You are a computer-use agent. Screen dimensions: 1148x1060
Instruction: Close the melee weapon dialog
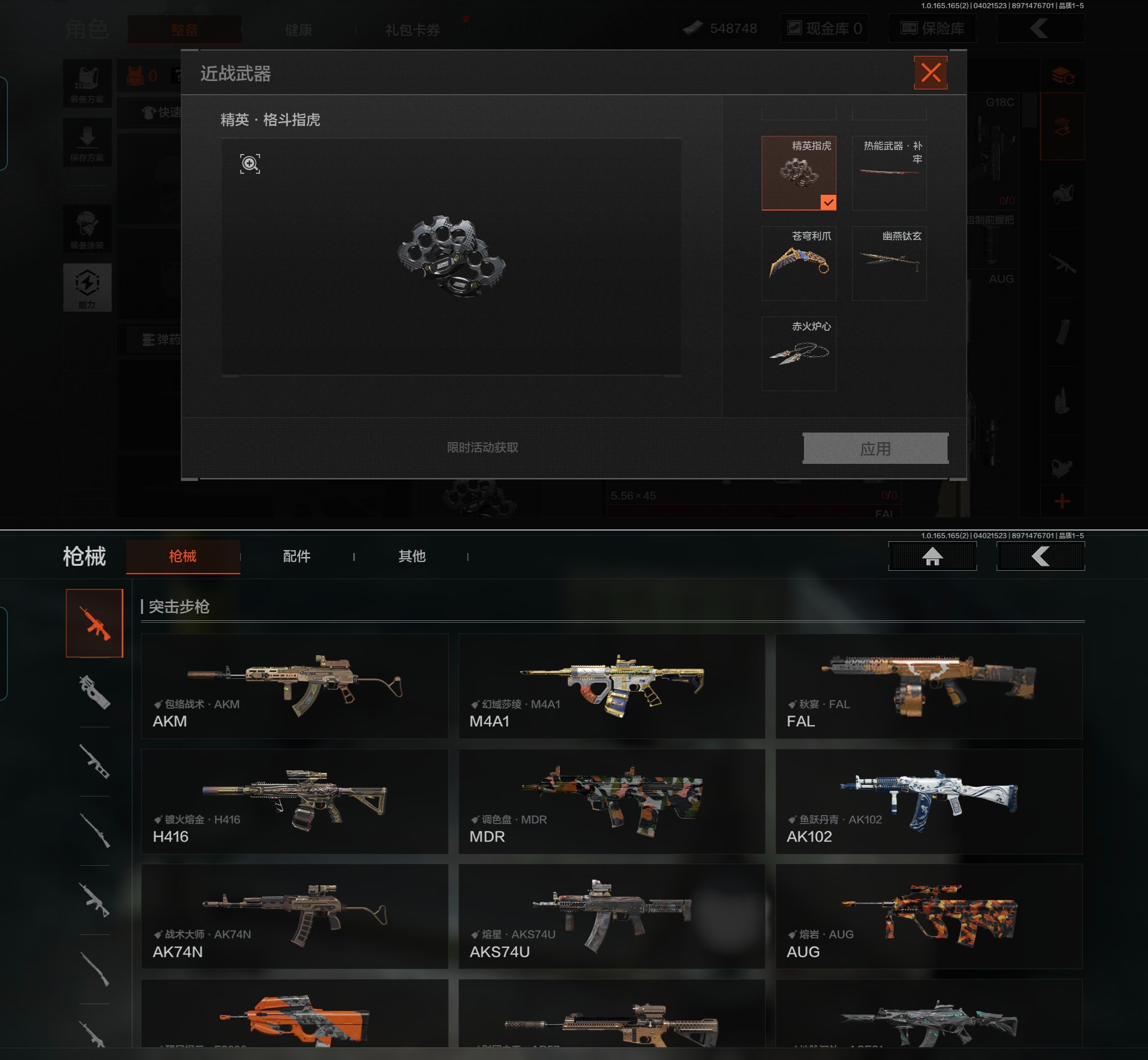(930, 73)
